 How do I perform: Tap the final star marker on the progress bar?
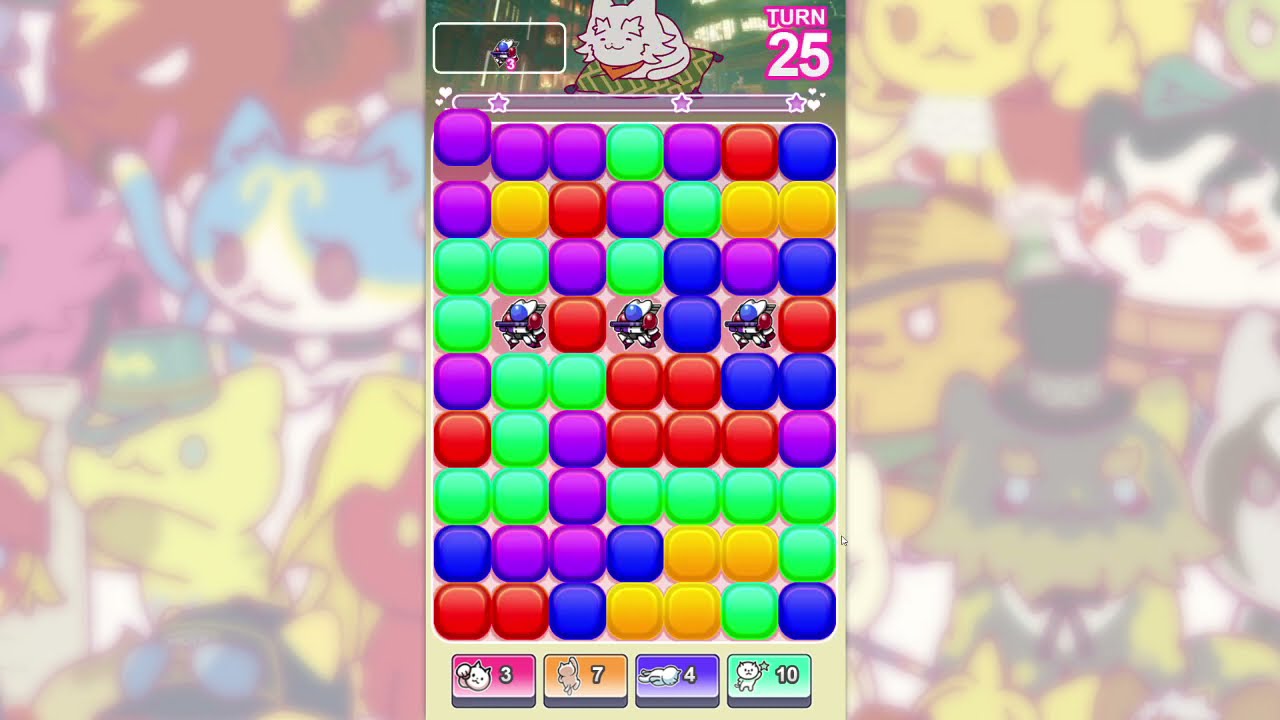tap(796, 101)
